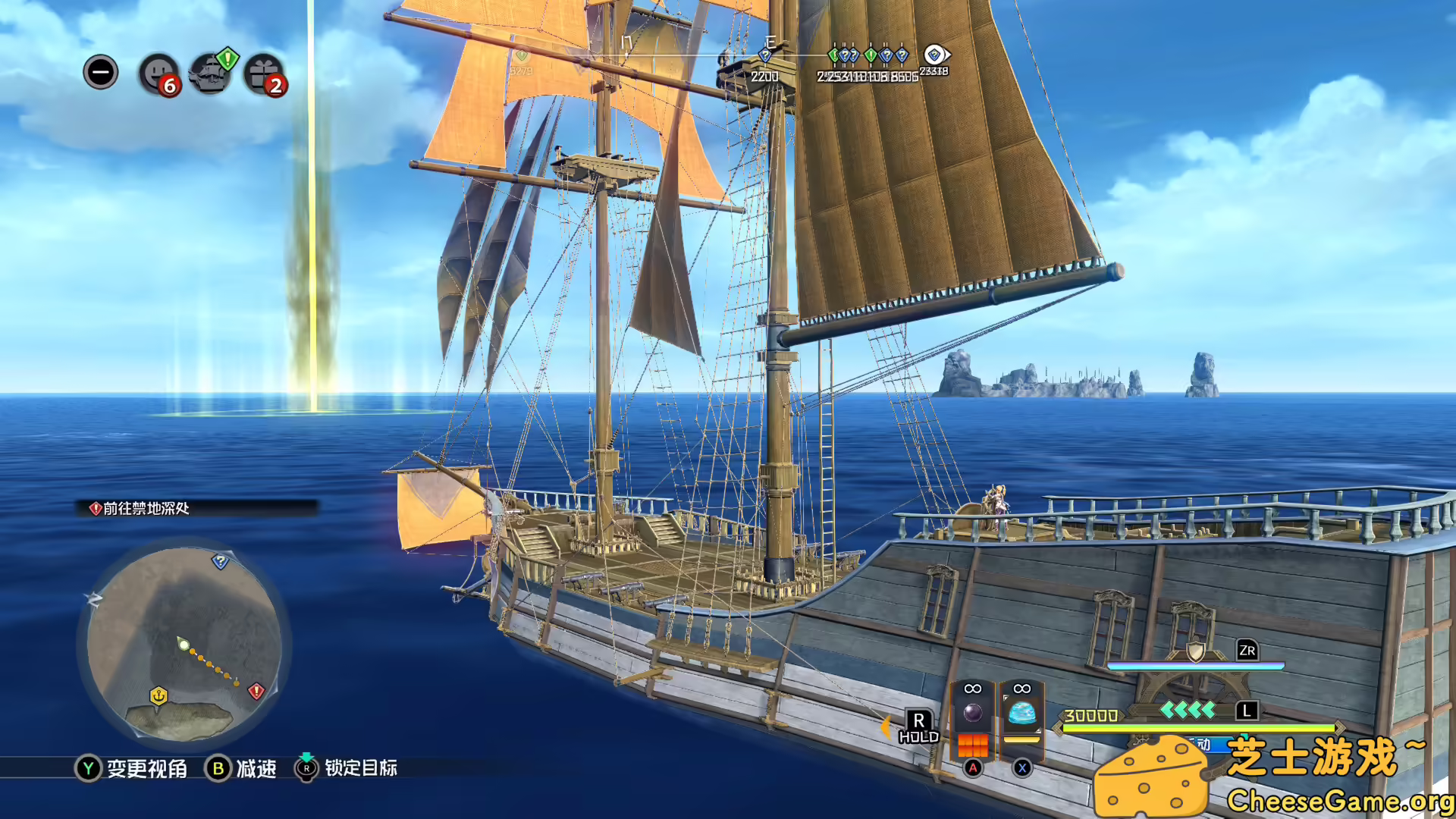Select the ice ammo icon above the X button
The width and height of the screenshot is (1456, 819).
click(x=1021, y=713)
